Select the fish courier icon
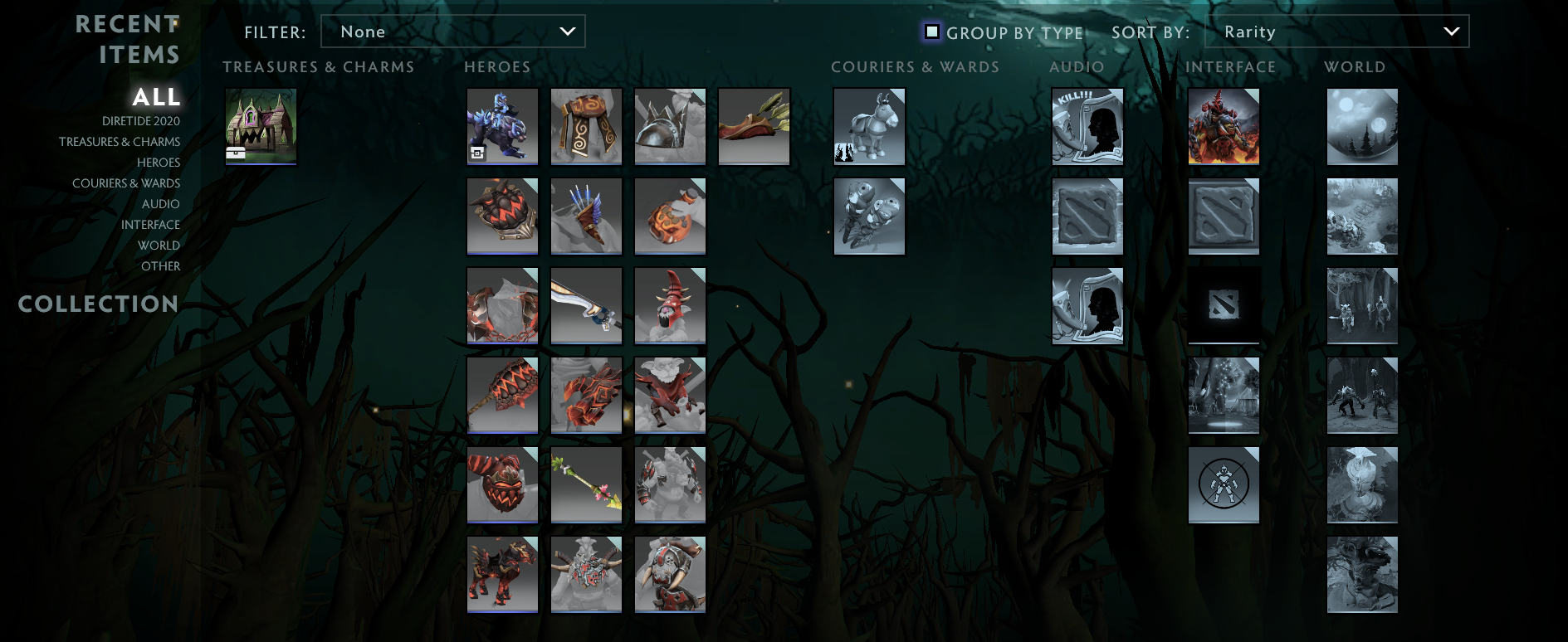 pos(868,216)
